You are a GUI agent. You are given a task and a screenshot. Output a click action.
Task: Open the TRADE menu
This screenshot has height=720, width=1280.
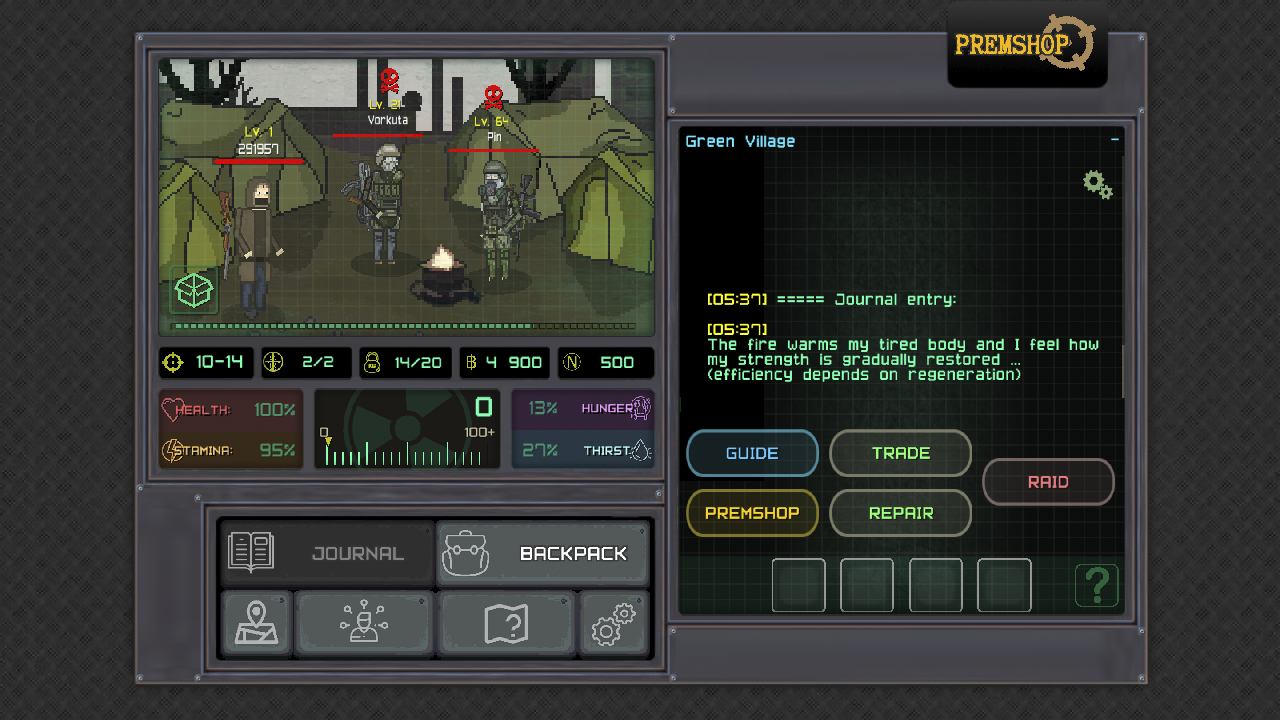(x=900, y=453)
